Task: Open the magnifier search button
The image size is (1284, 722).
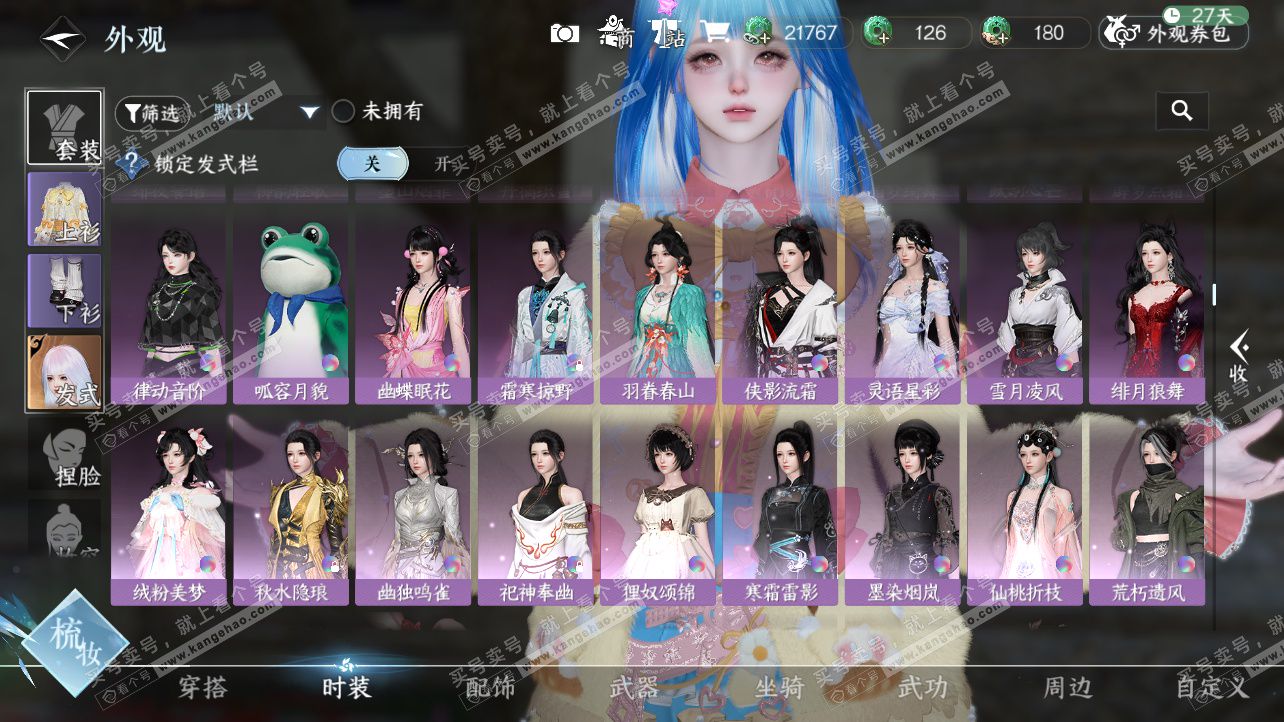Action: pyautogui.click(x=1182, y=111)
